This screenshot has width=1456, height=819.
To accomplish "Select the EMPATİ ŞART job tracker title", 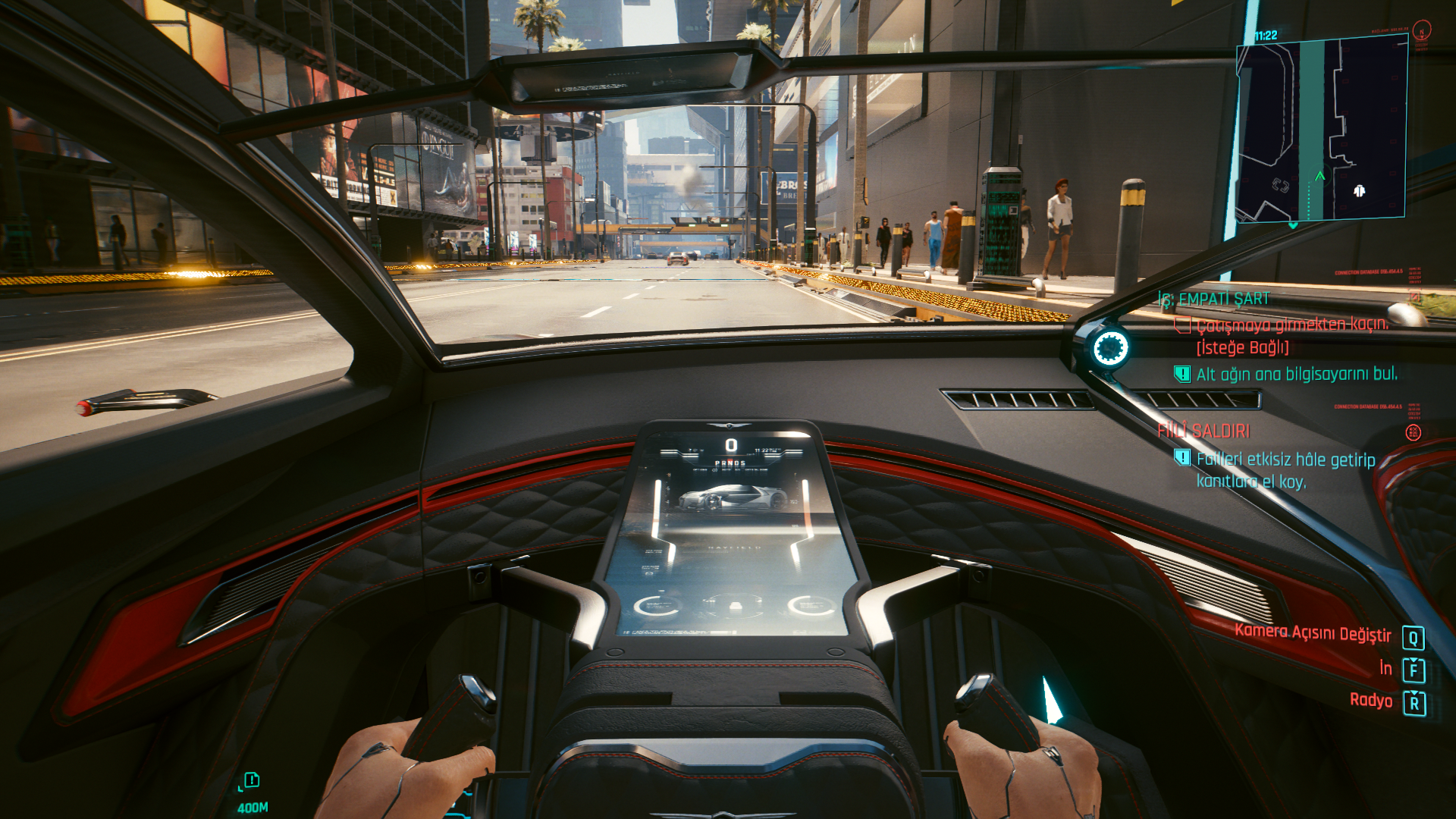I will click(x=1215, y=299).
